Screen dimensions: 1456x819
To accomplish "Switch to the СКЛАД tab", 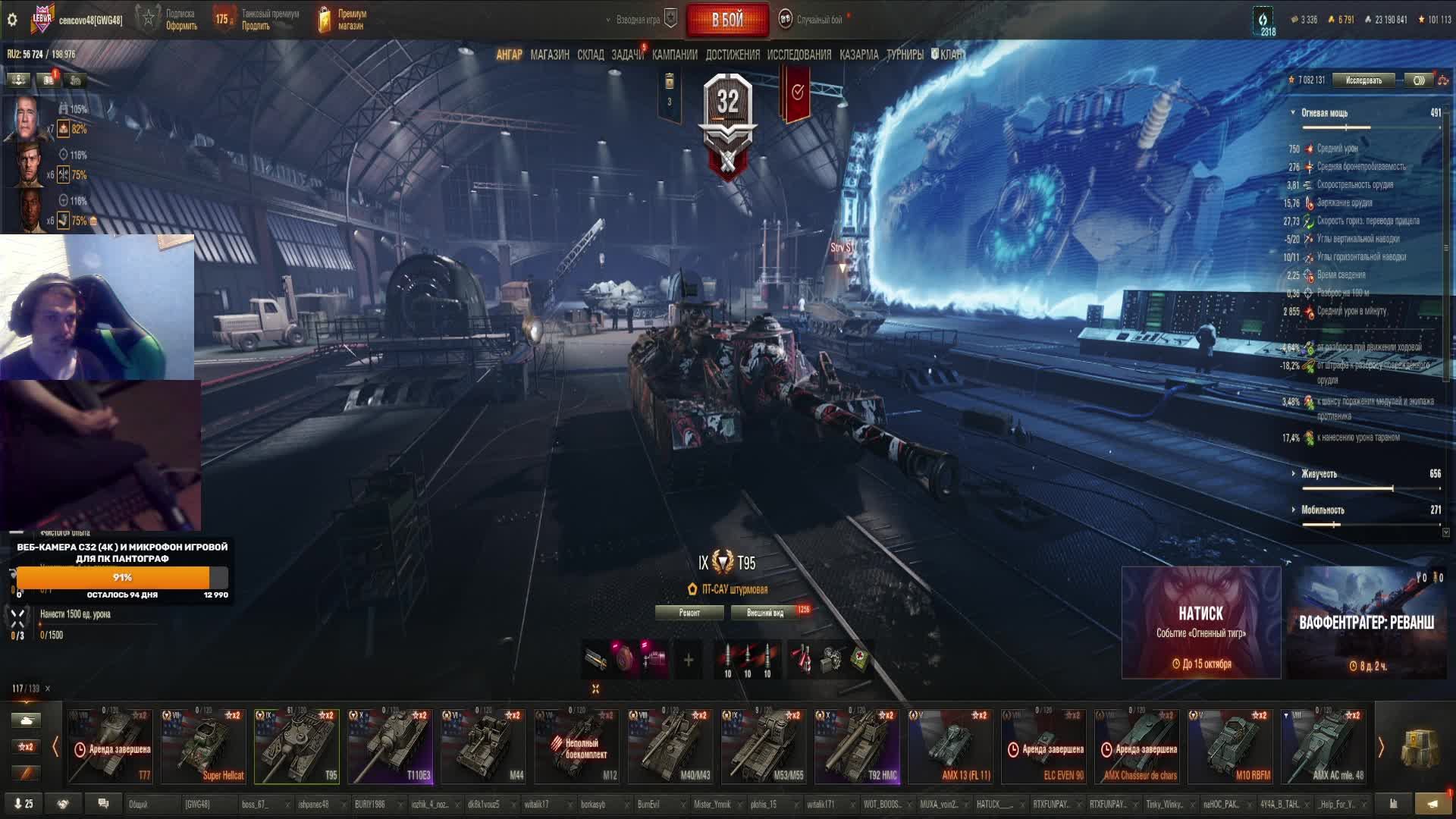I will pyautogui.click(x=590, y=55).
